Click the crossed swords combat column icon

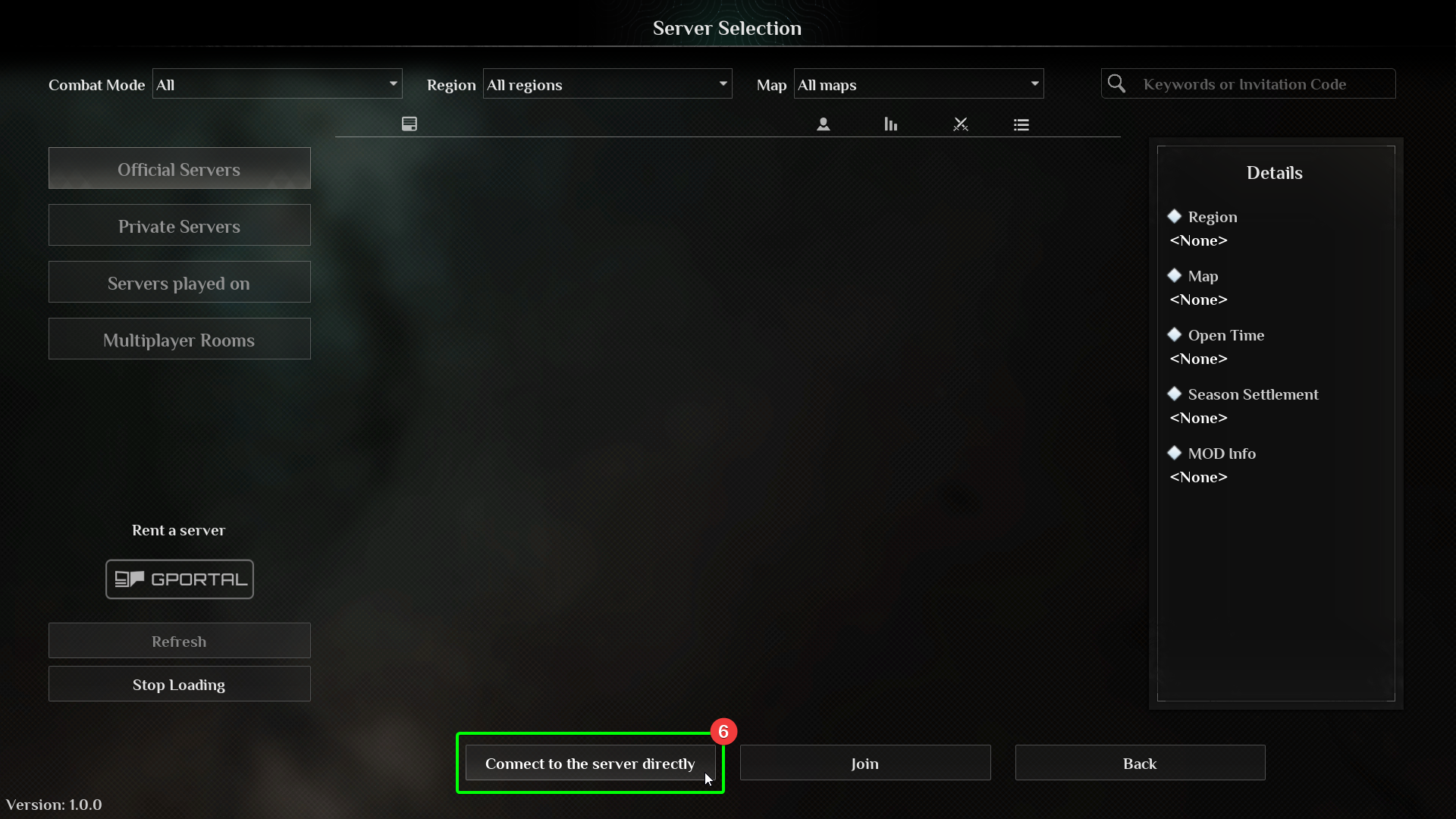[960, 124]
